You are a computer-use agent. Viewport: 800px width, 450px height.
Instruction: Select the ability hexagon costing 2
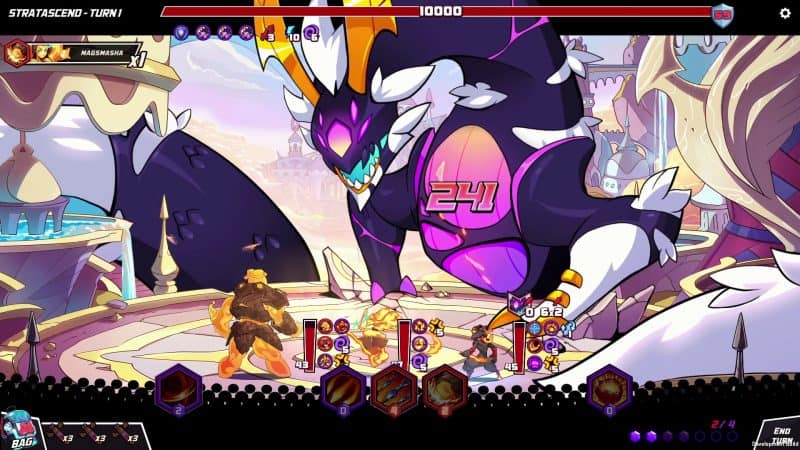pos(179,388)
